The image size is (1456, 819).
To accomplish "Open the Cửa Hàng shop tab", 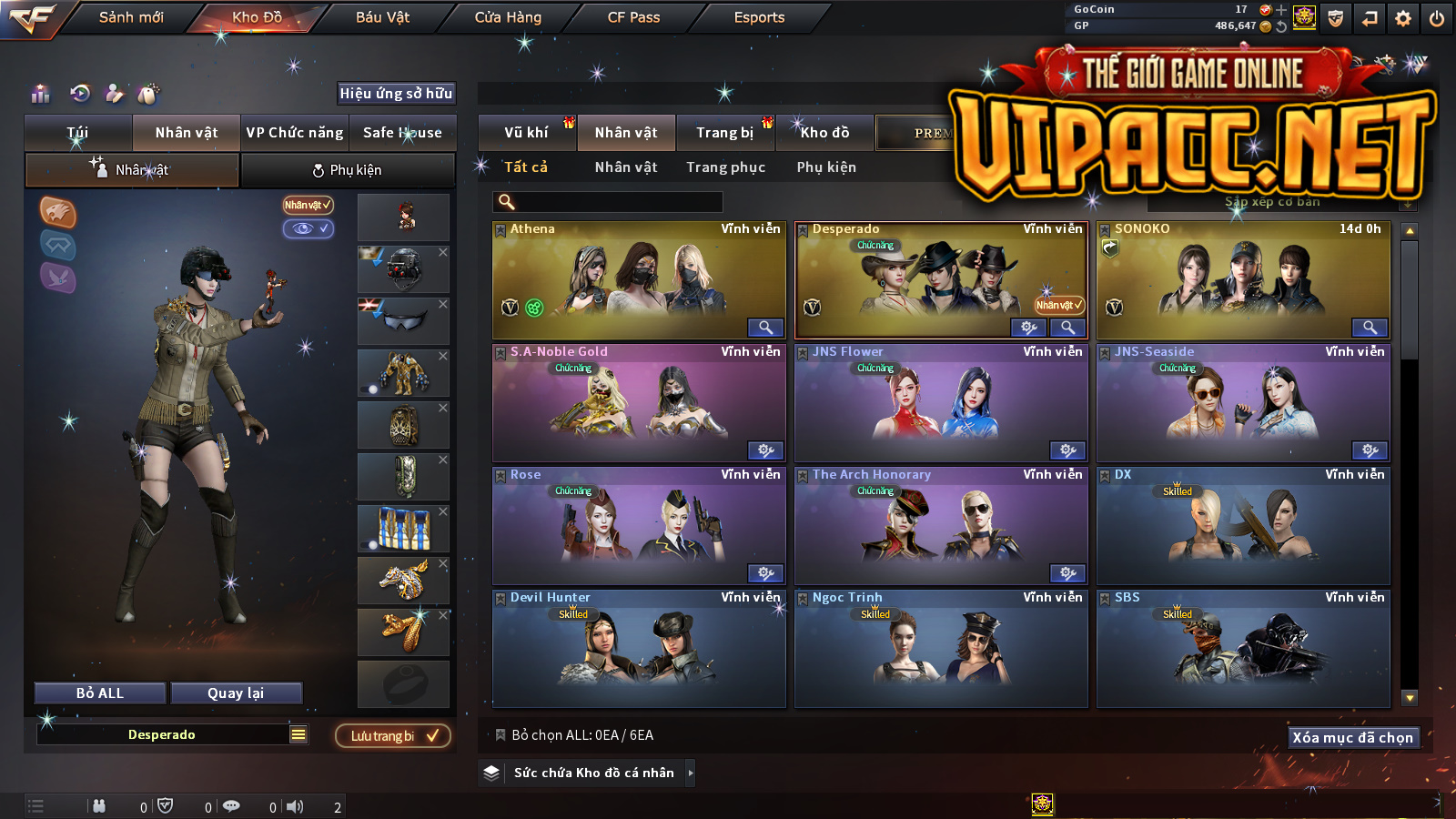I will pos(508,17).
